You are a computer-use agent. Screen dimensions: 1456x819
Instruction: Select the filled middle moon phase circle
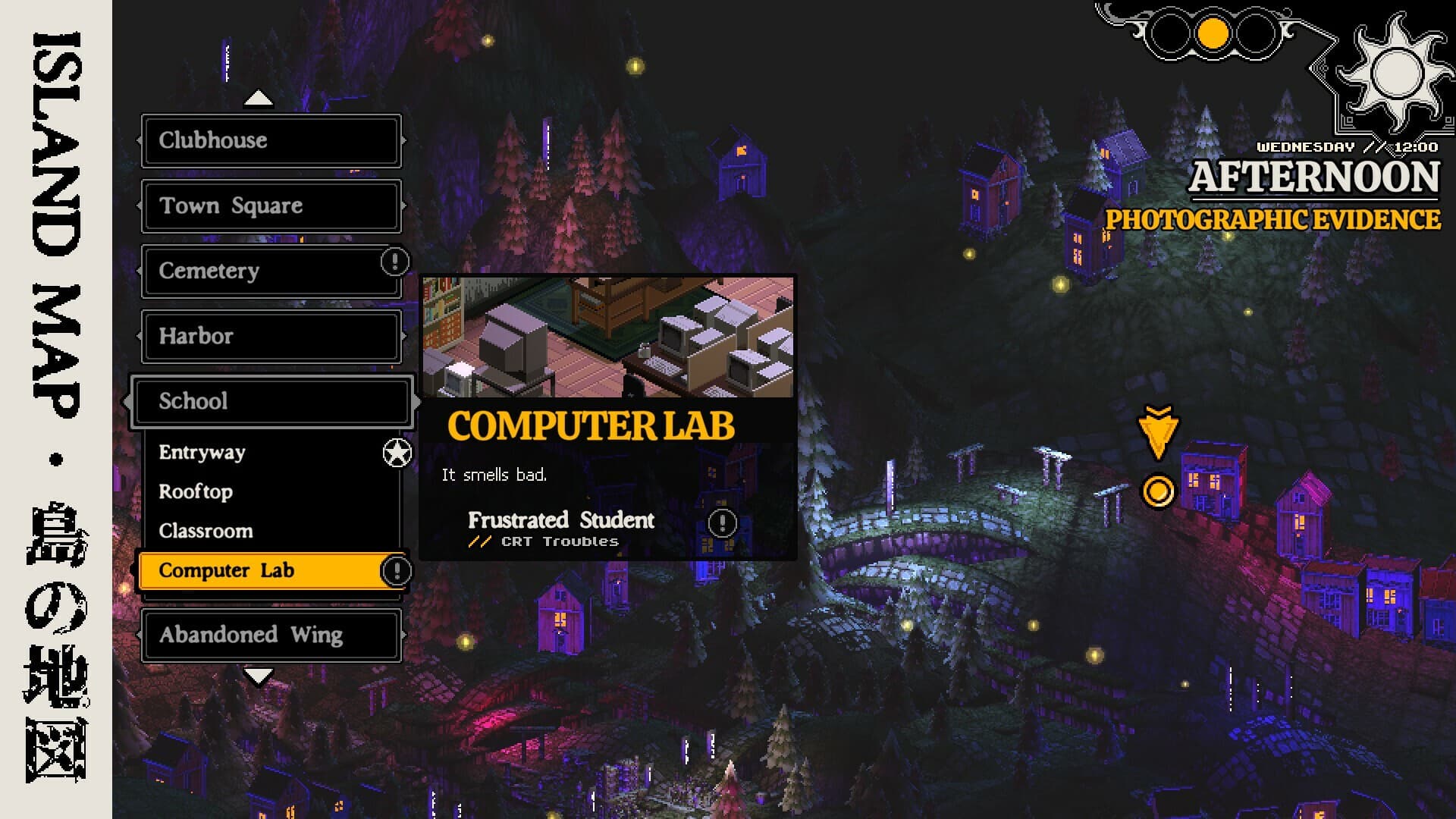(x=1214, y=32)
